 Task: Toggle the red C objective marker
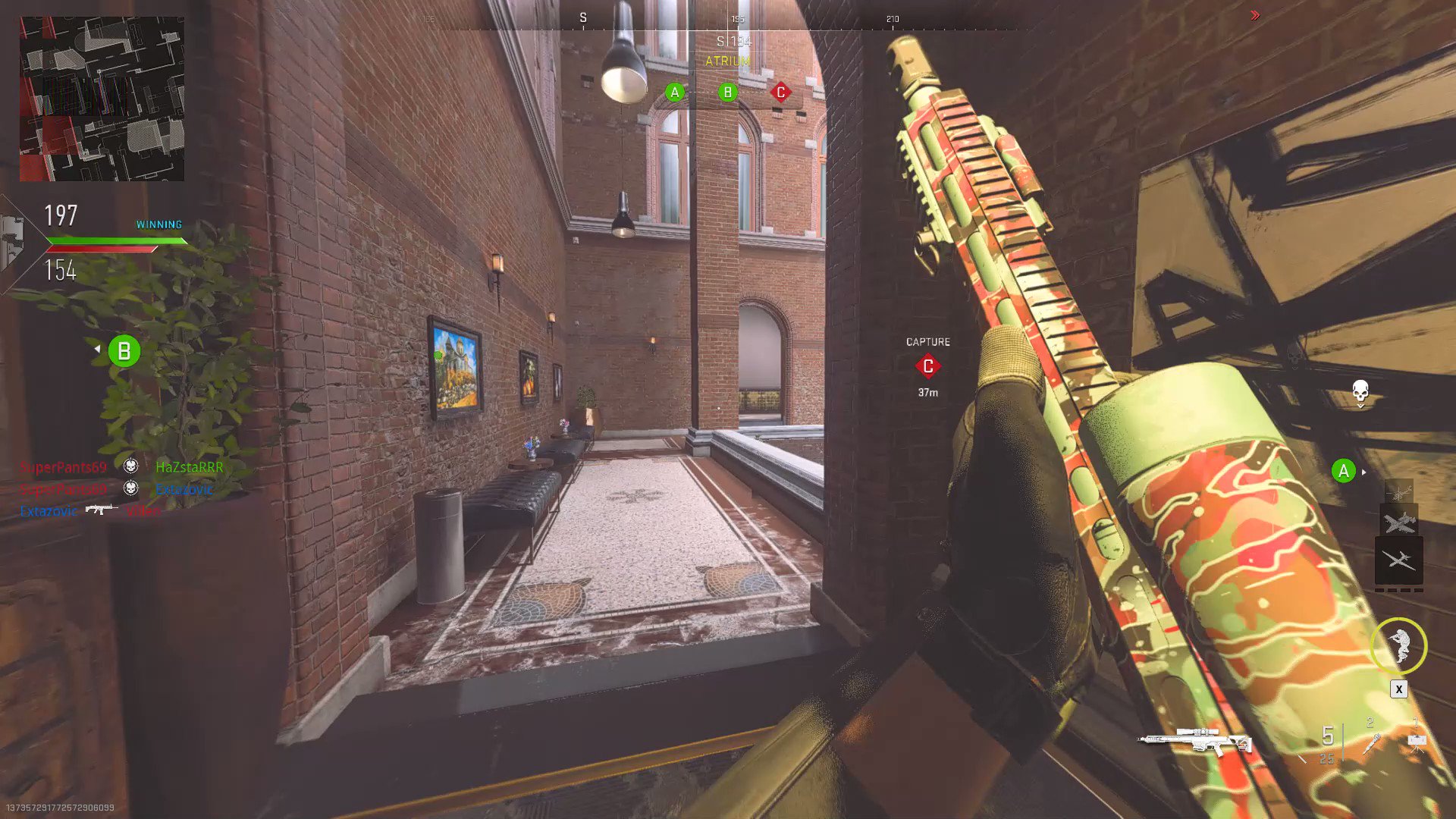point(780,93)
